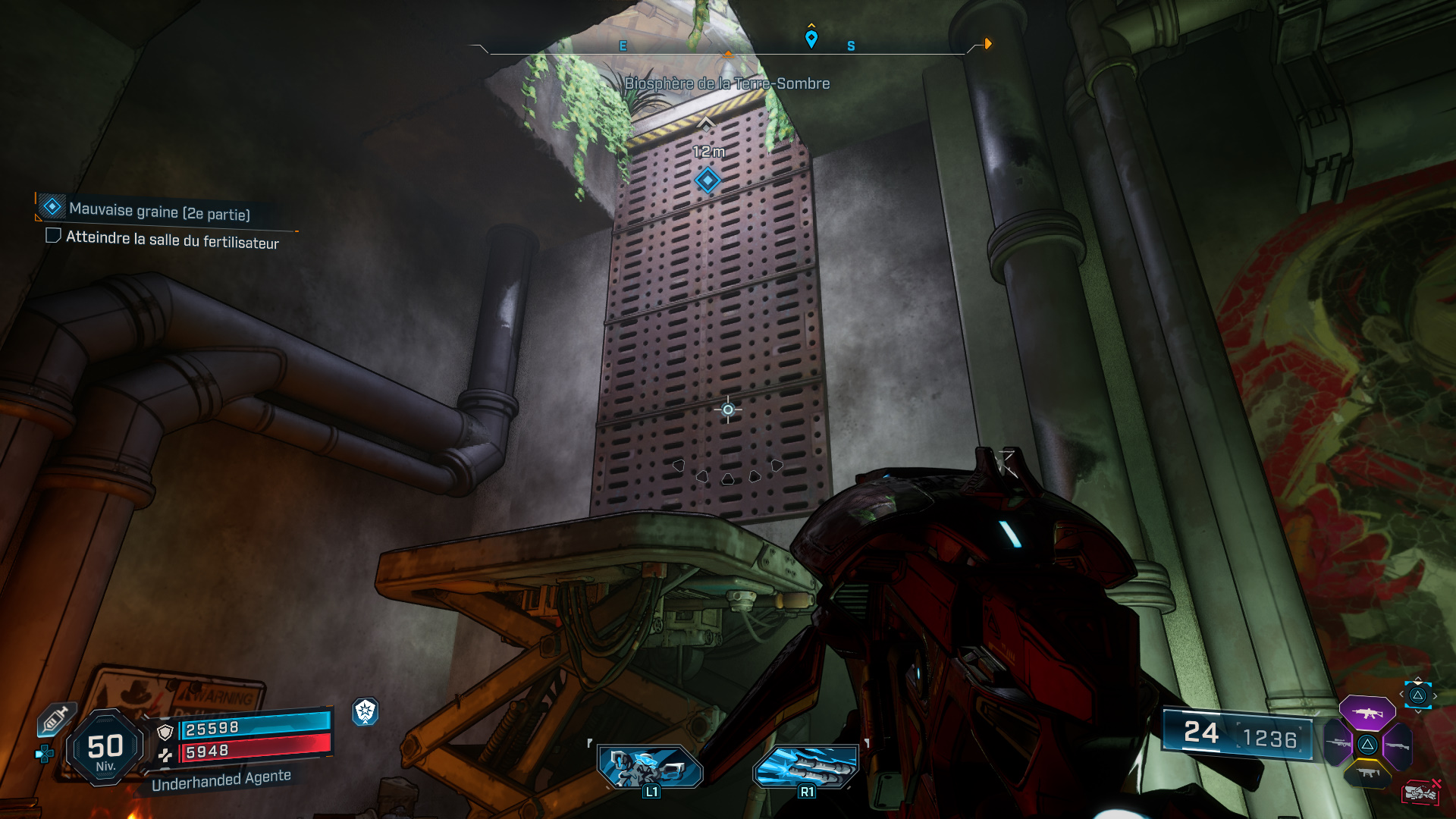The image size is (1456, 819).
Task: Click the crossed-out grenade icon
Action: tap(1421, 792)
